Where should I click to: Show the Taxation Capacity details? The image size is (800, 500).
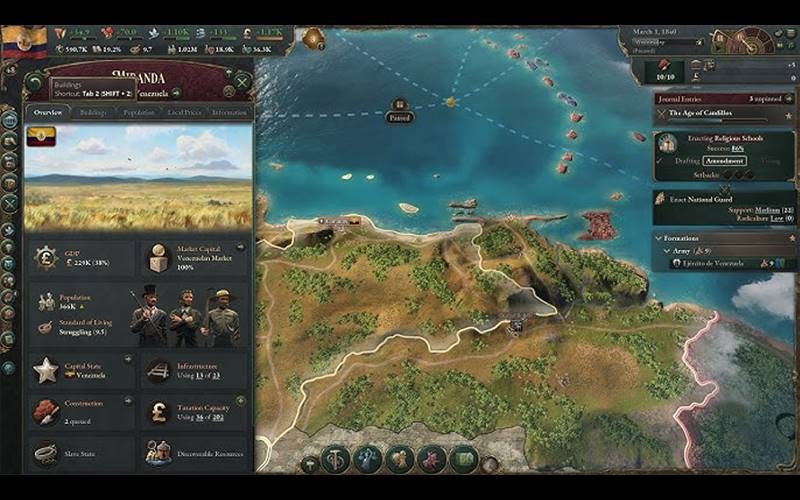pos(195,409)
